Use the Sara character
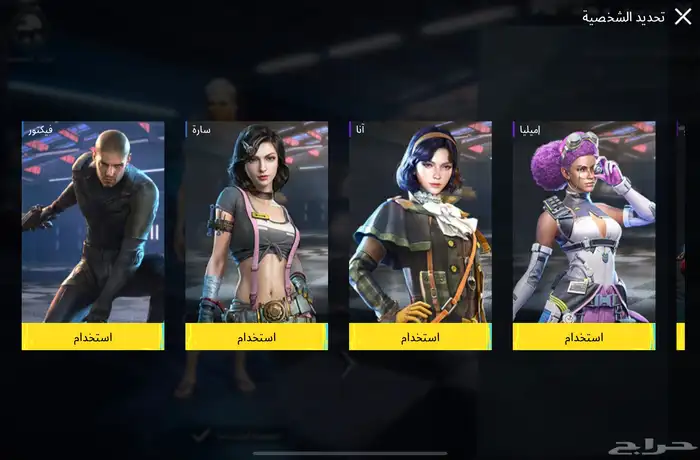Screen dimensions: 700x460 click(256, 337)
